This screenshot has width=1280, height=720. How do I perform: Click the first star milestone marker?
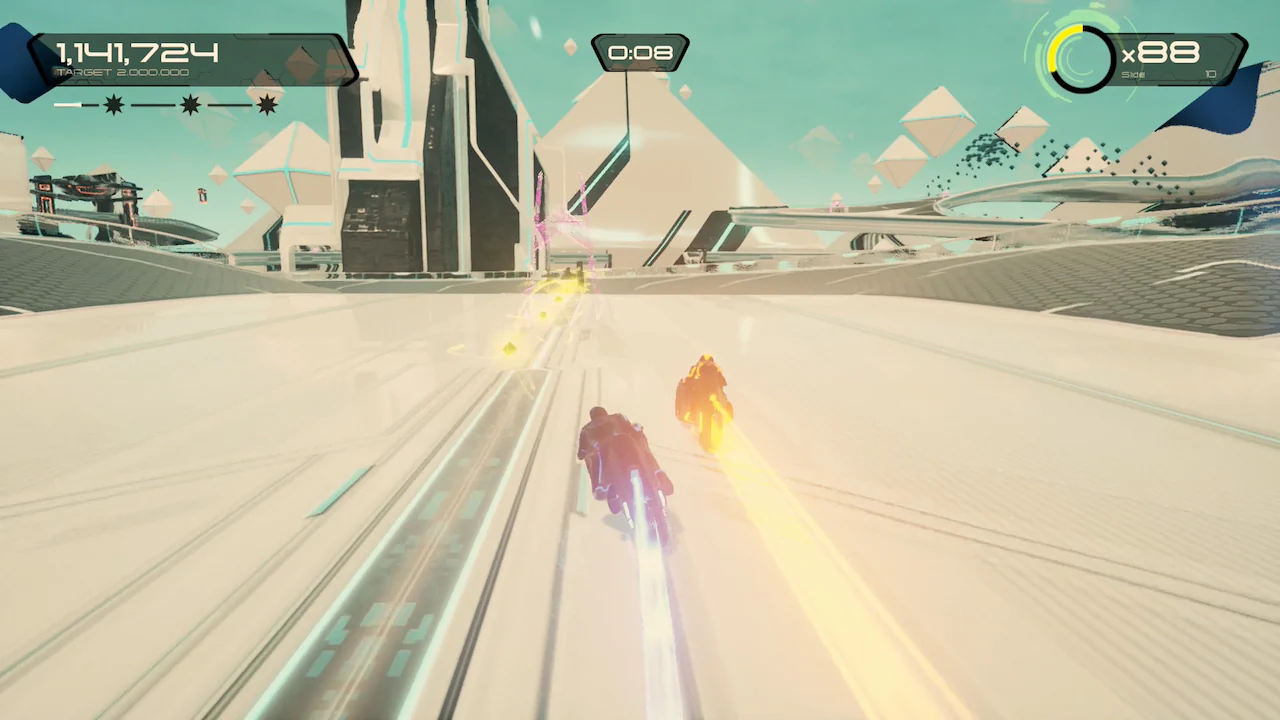tap(114, 104)
